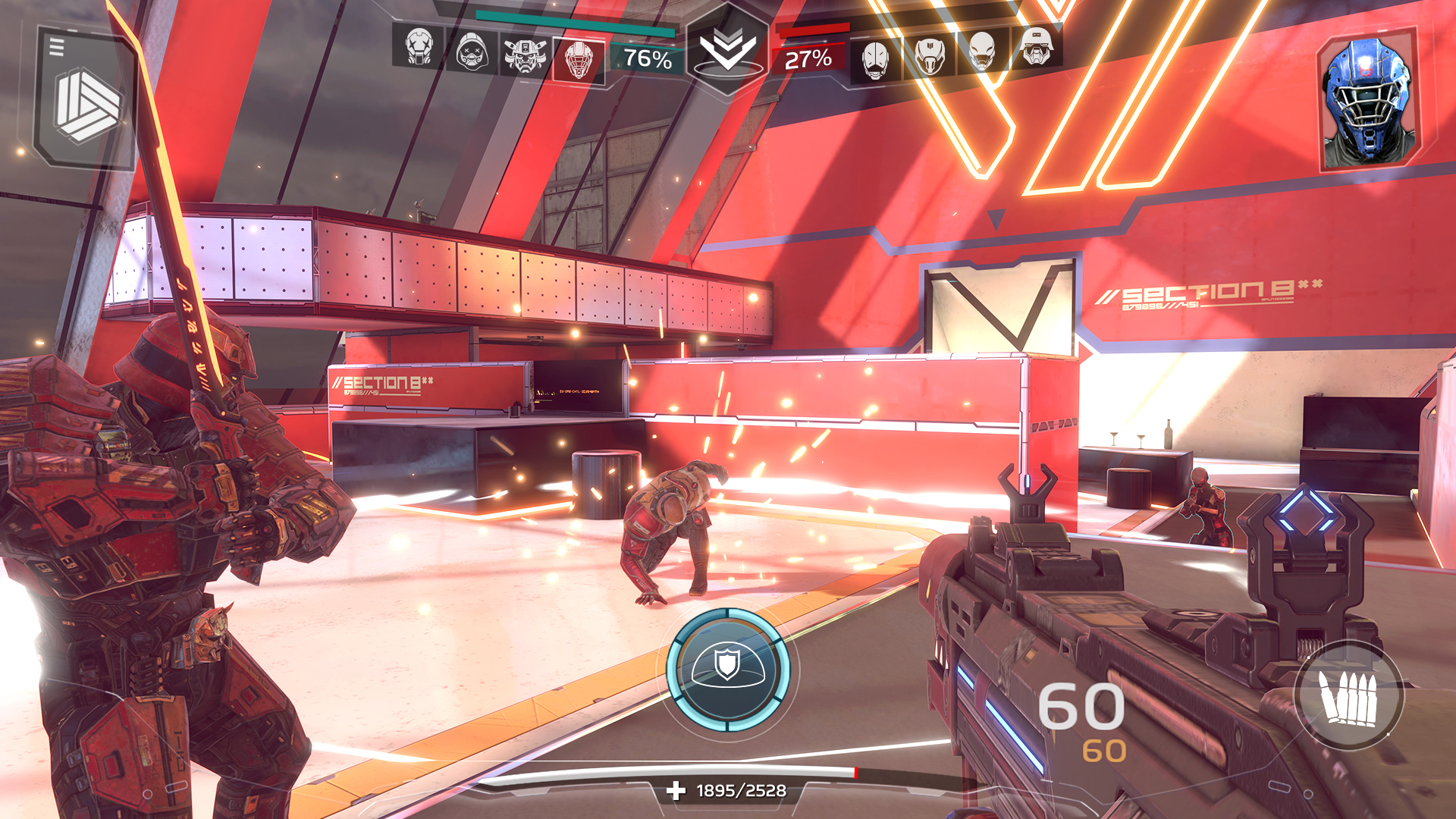Image resolution: width=1456 pixels, height=819 pixels.
Task: Select the faction emblem badge below the menu
Action: [83, 106]
